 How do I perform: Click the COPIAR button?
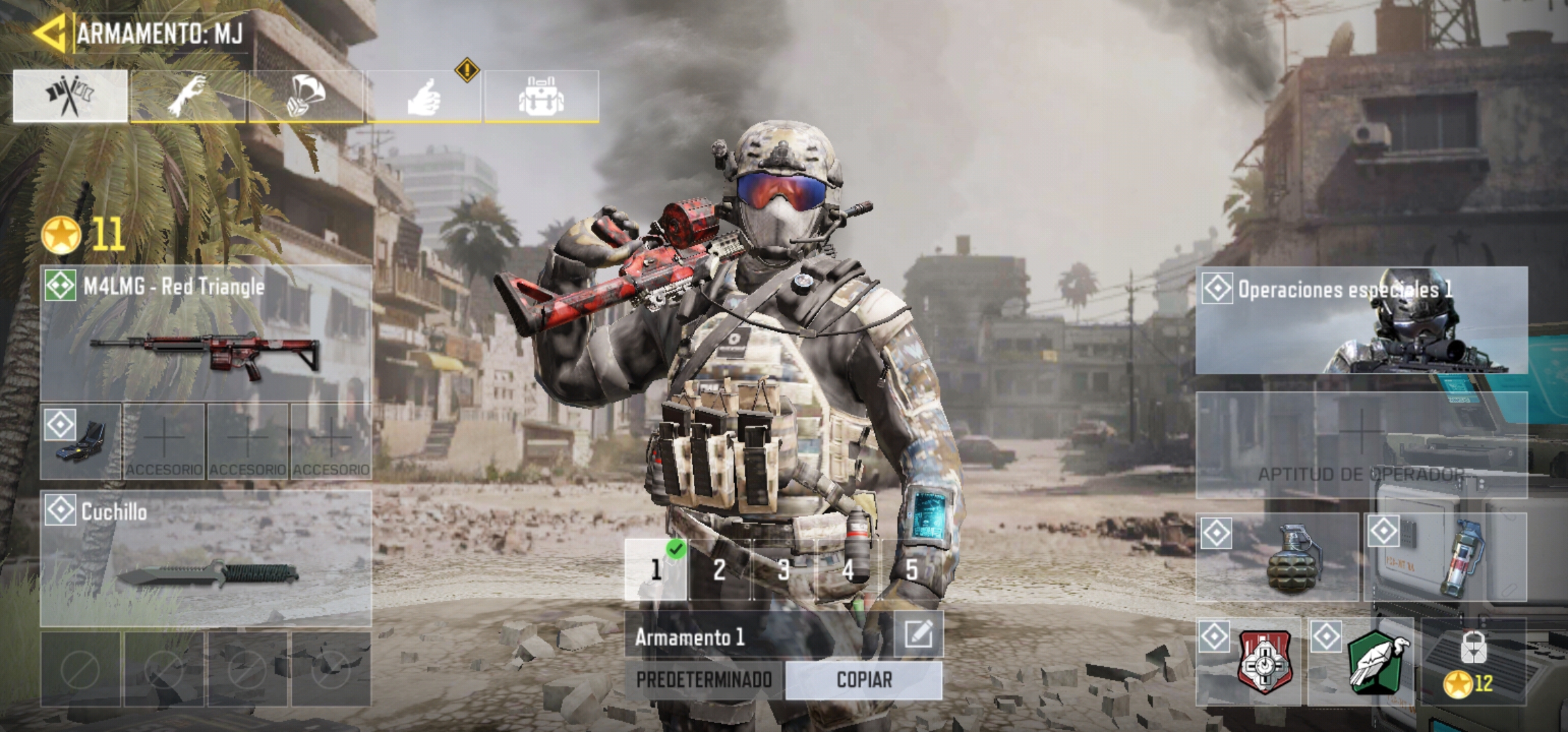pyautogui.click(x=864, y=680)
